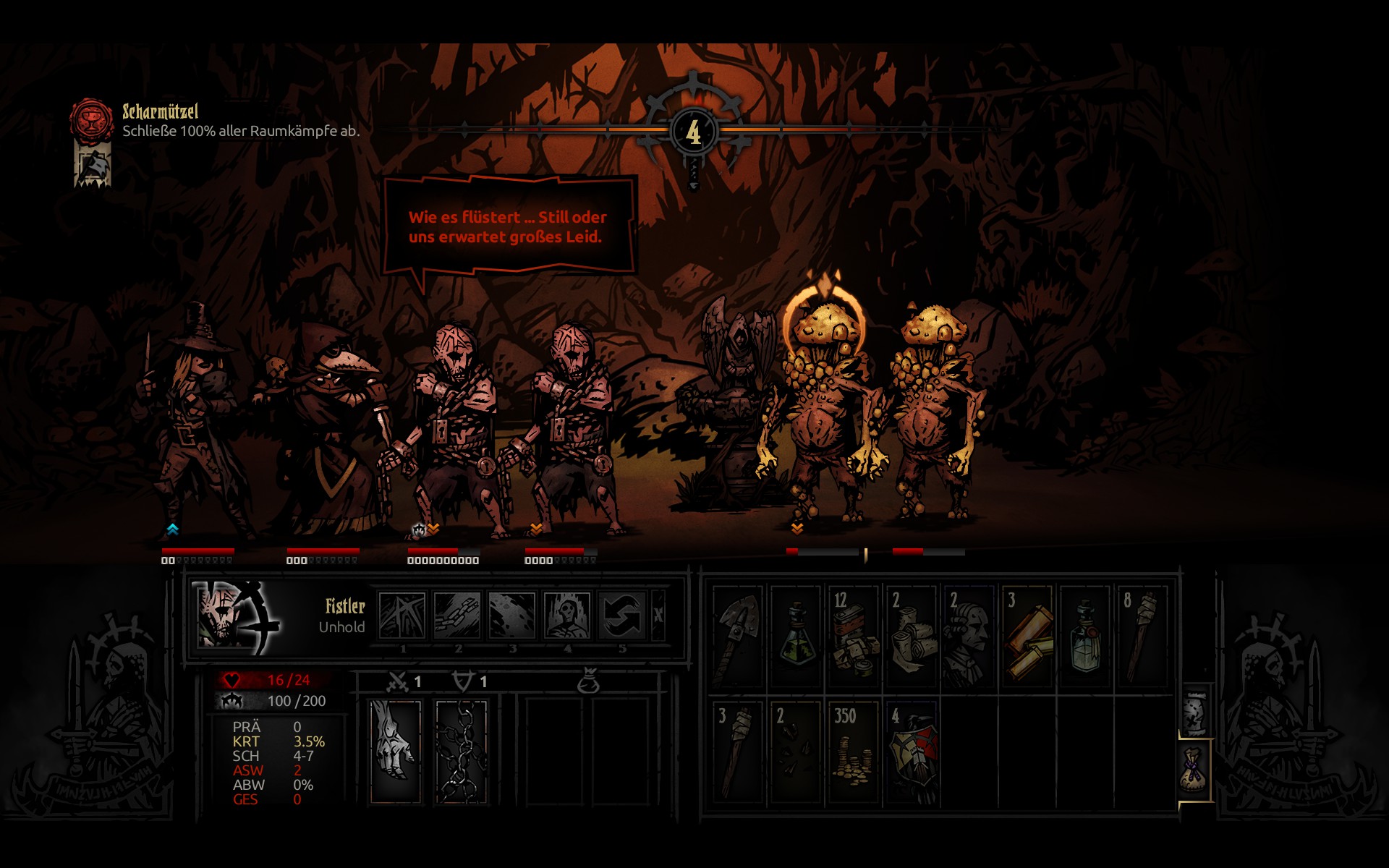Select the orange citrine gems stack
This screenshot has width=1389, height=868.
[1027, 637]
